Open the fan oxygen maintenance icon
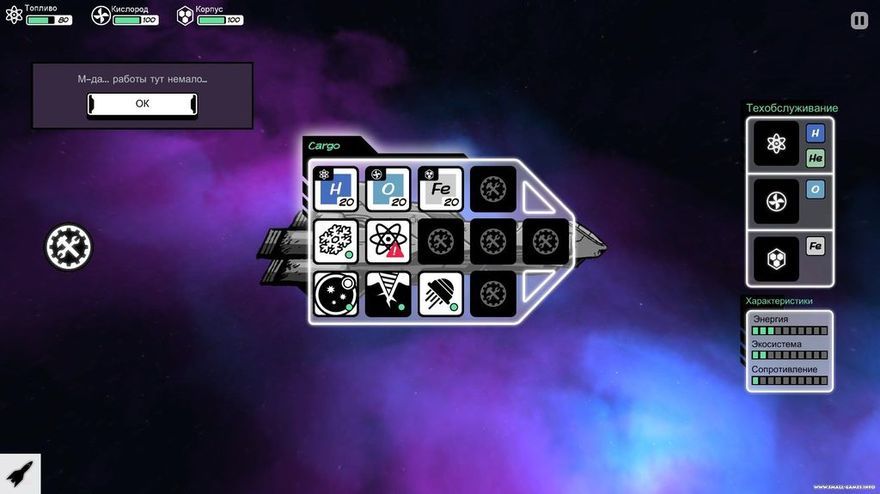The width and height of the screenshot is (880, 494). pos(776,201)
